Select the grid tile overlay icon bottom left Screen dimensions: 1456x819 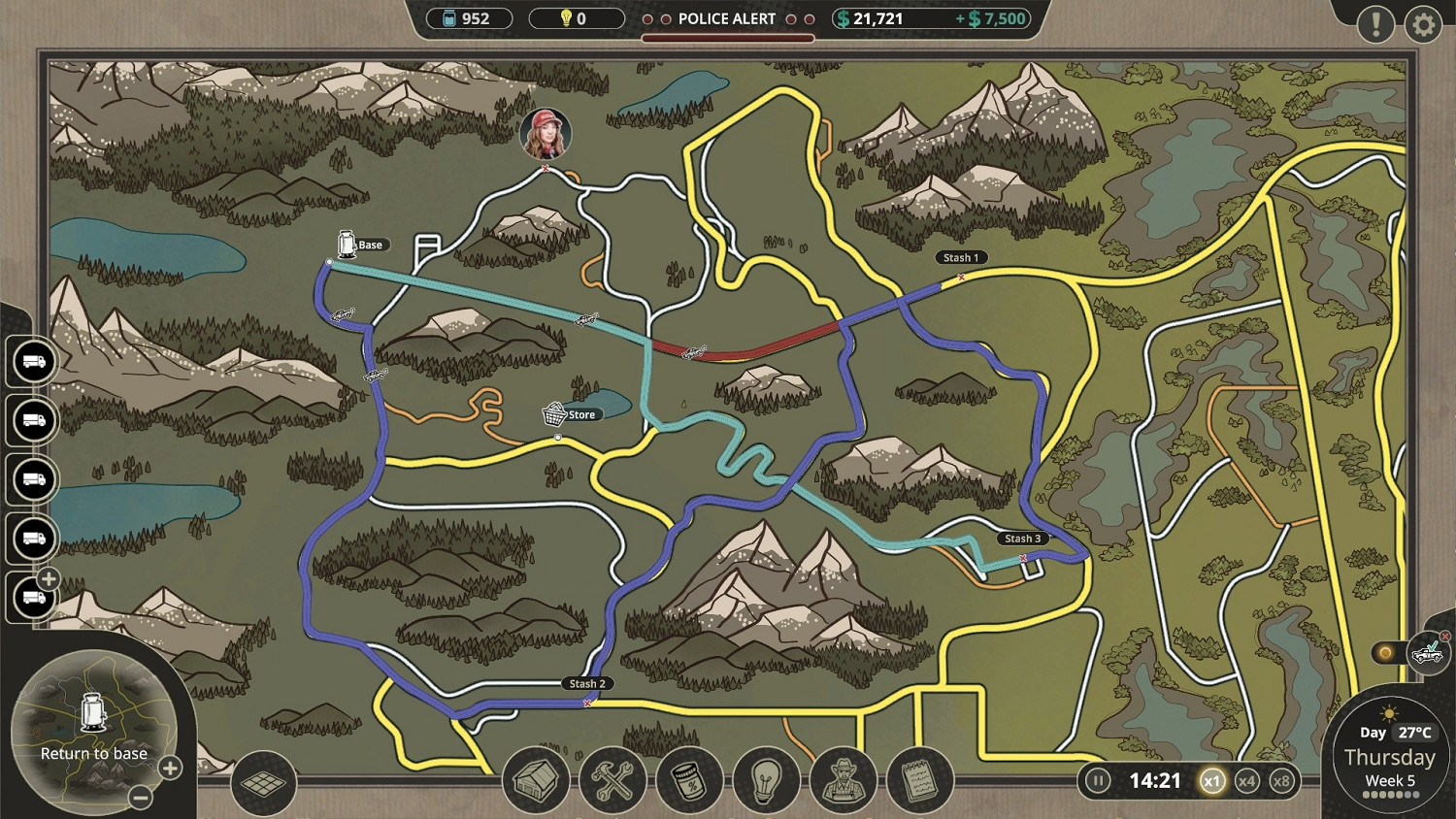coord(264,784)
